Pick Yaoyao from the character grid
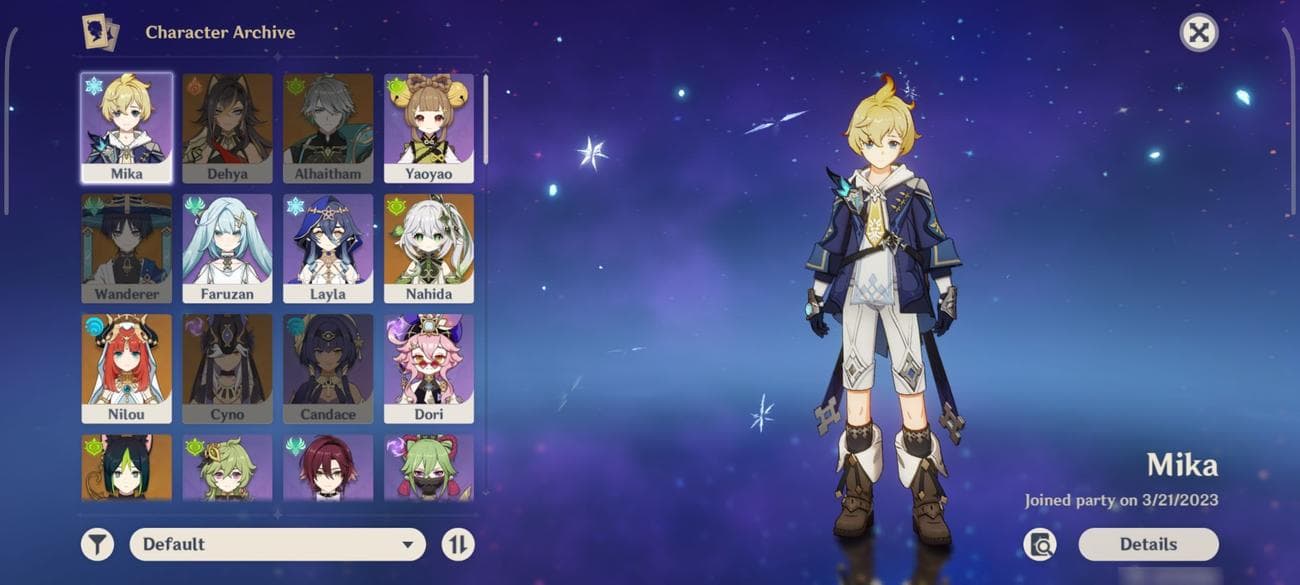Image resolution: width=1300 pixels, height=585 pixels. point(429,127)
